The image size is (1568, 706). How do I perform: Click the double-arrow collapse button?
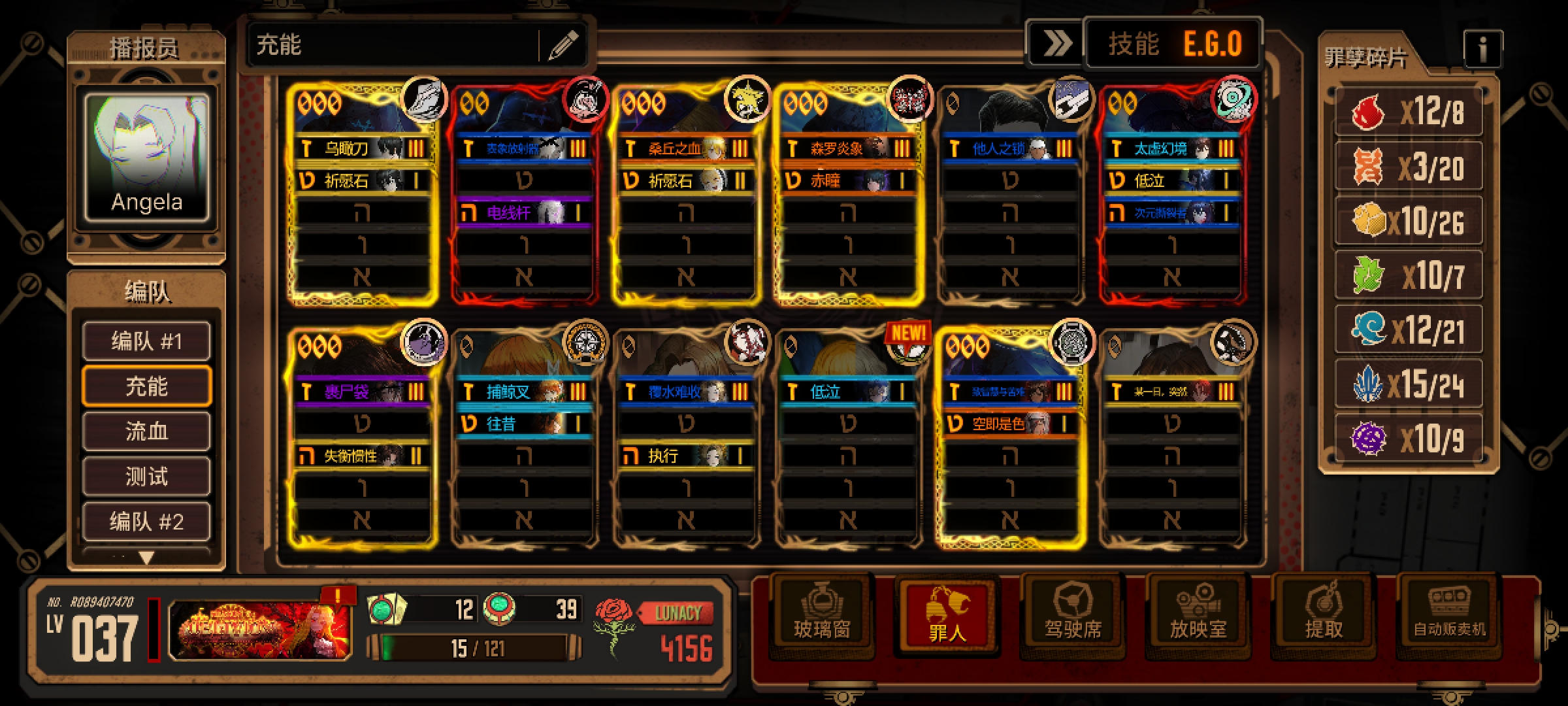click(x=1055, y=44)
